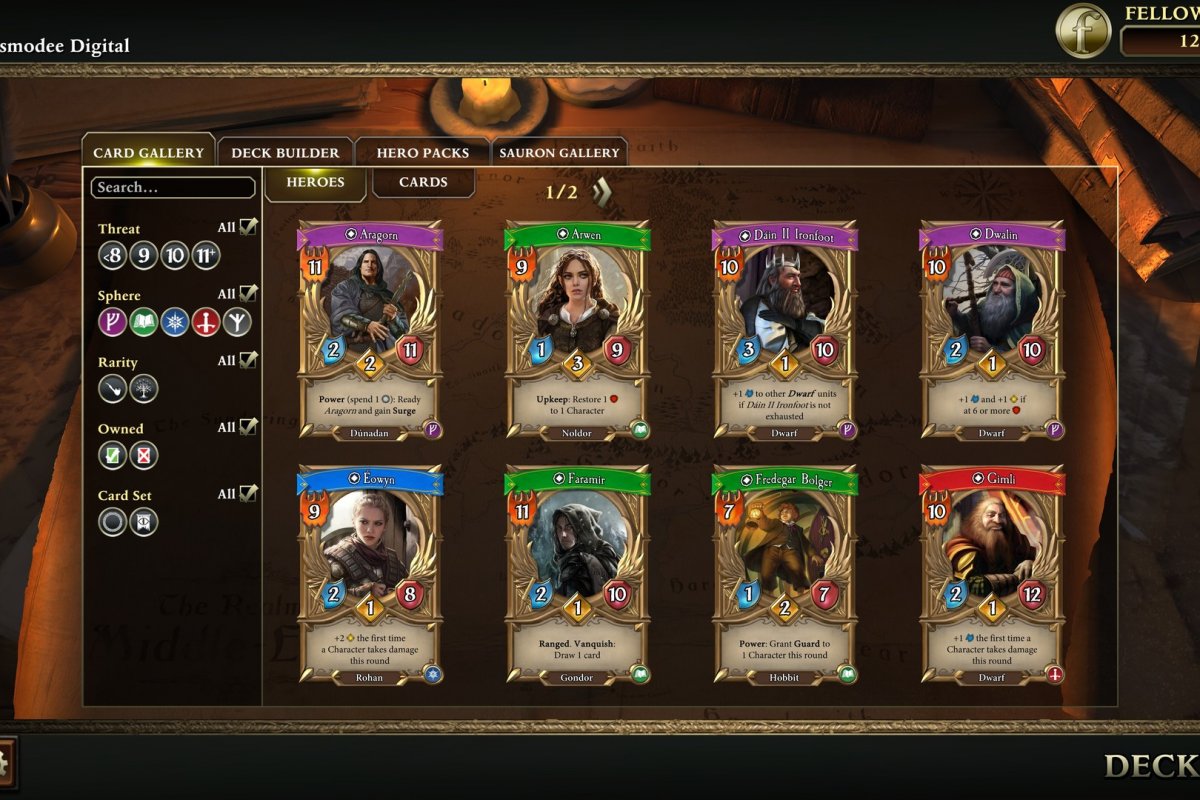1200x800 pixels.
Task: Filter by the red sword sphere
Action: click(x=206, y=322)
